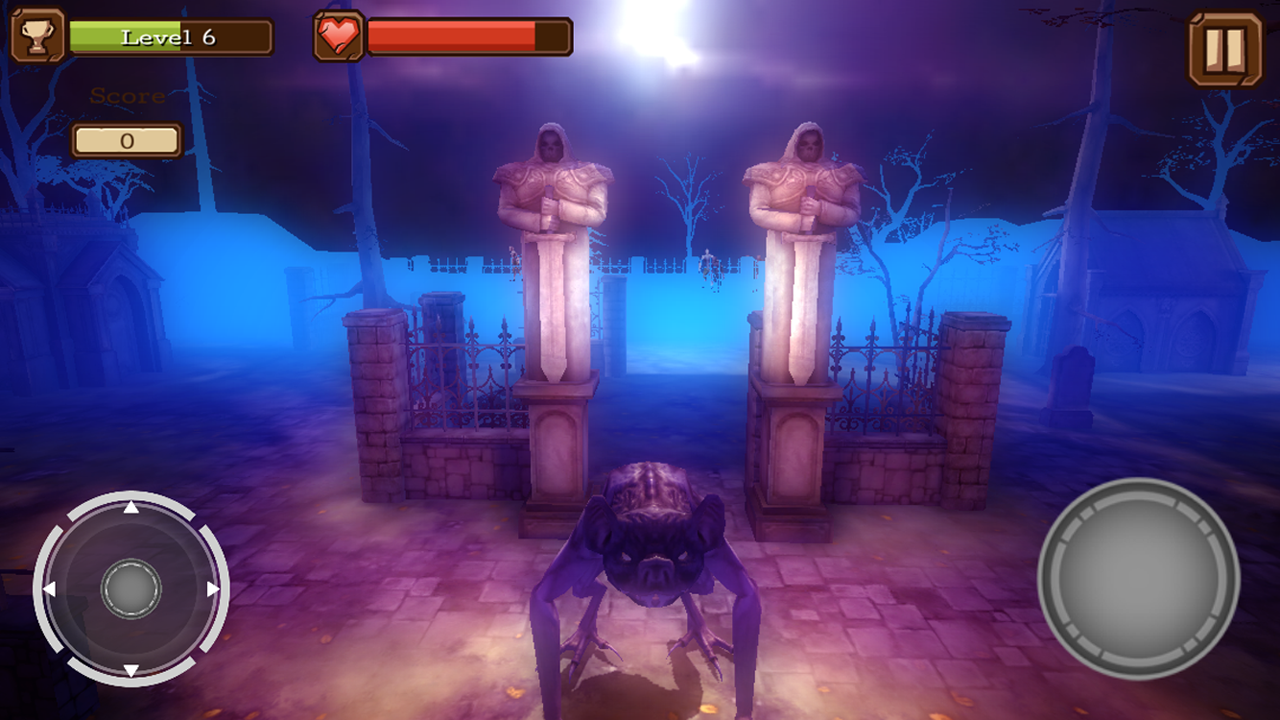Click the Level 6 progress bar
The width and height of the screenshot is (1280, 720).
point(170,35)
